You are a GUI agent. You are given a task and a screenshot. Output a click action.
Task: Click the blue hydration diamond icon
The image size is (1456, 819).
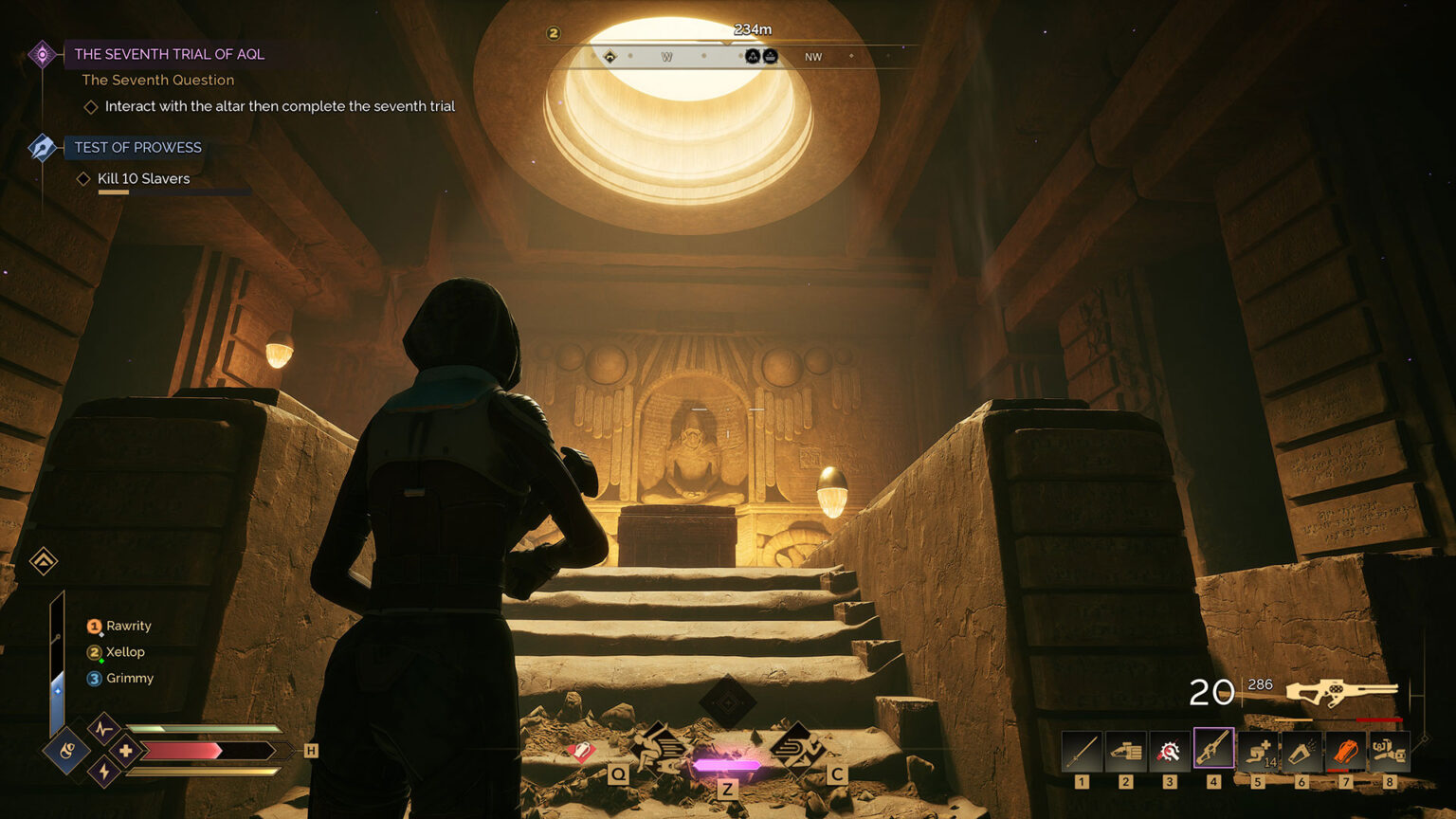point(66,752)
